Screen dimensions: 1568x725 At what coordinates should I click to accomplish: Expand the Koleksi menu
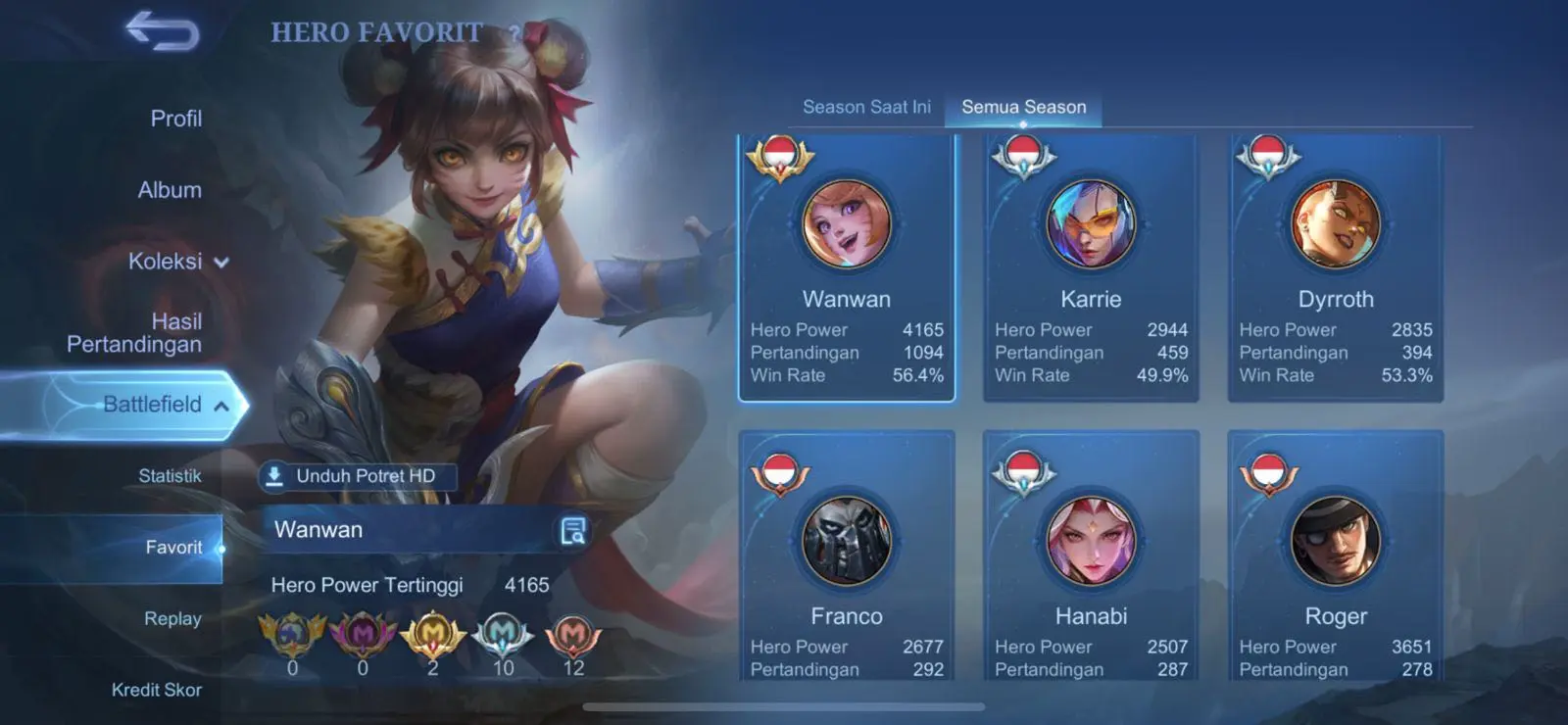coord(177,262)
